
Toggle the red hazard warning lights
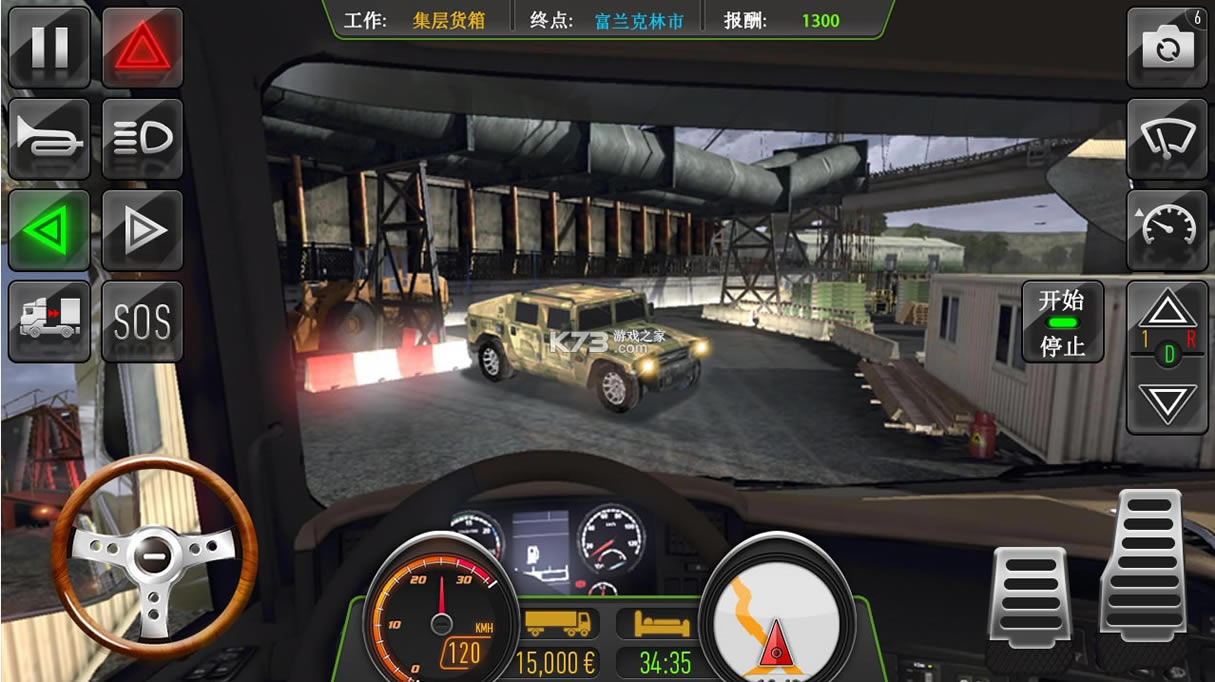pyautogui.click(x=142, y=48)
